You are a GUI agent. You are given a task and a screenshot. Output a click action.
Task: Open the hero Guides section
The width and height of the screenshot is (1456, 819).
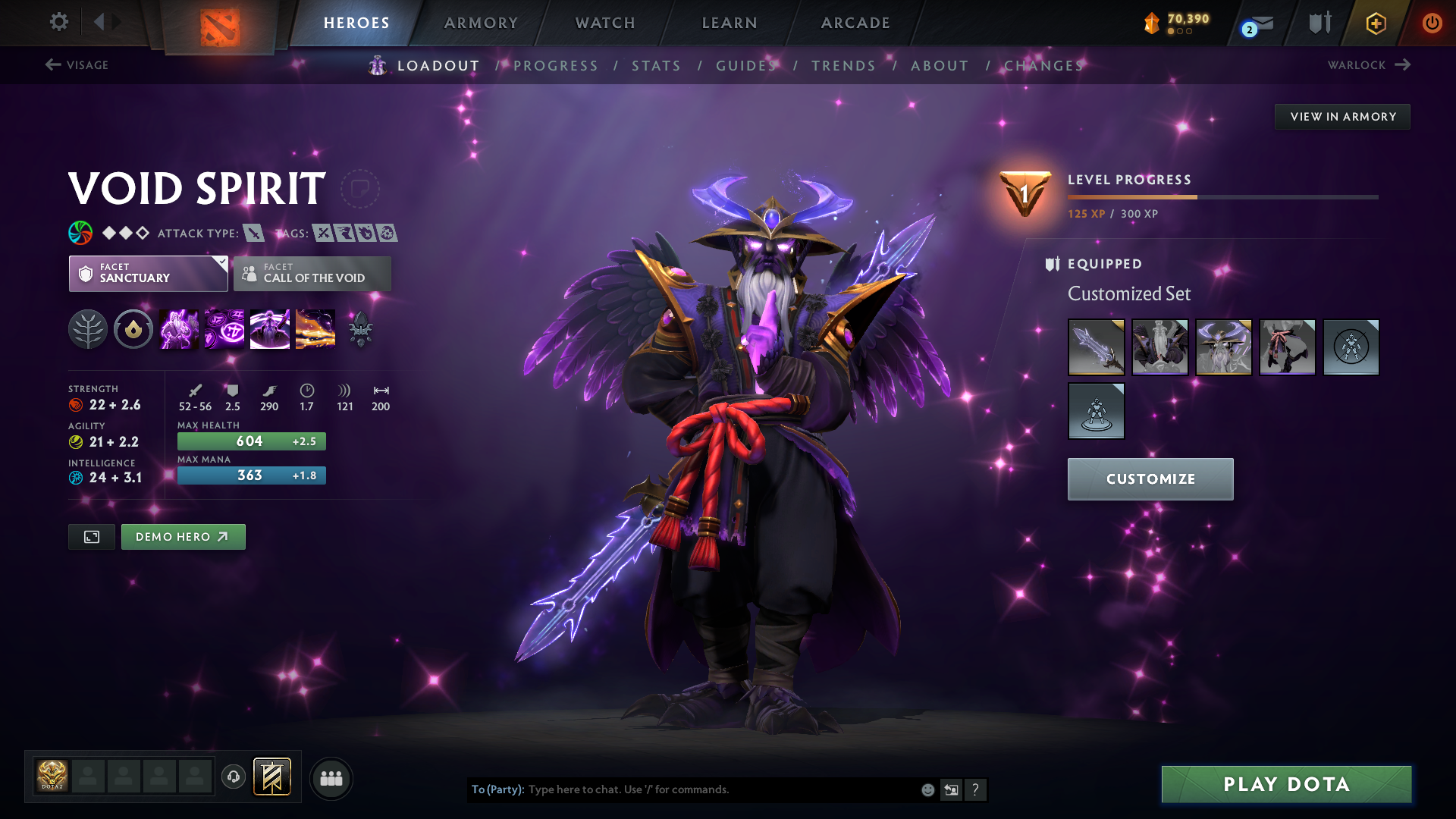coord(747,66)
